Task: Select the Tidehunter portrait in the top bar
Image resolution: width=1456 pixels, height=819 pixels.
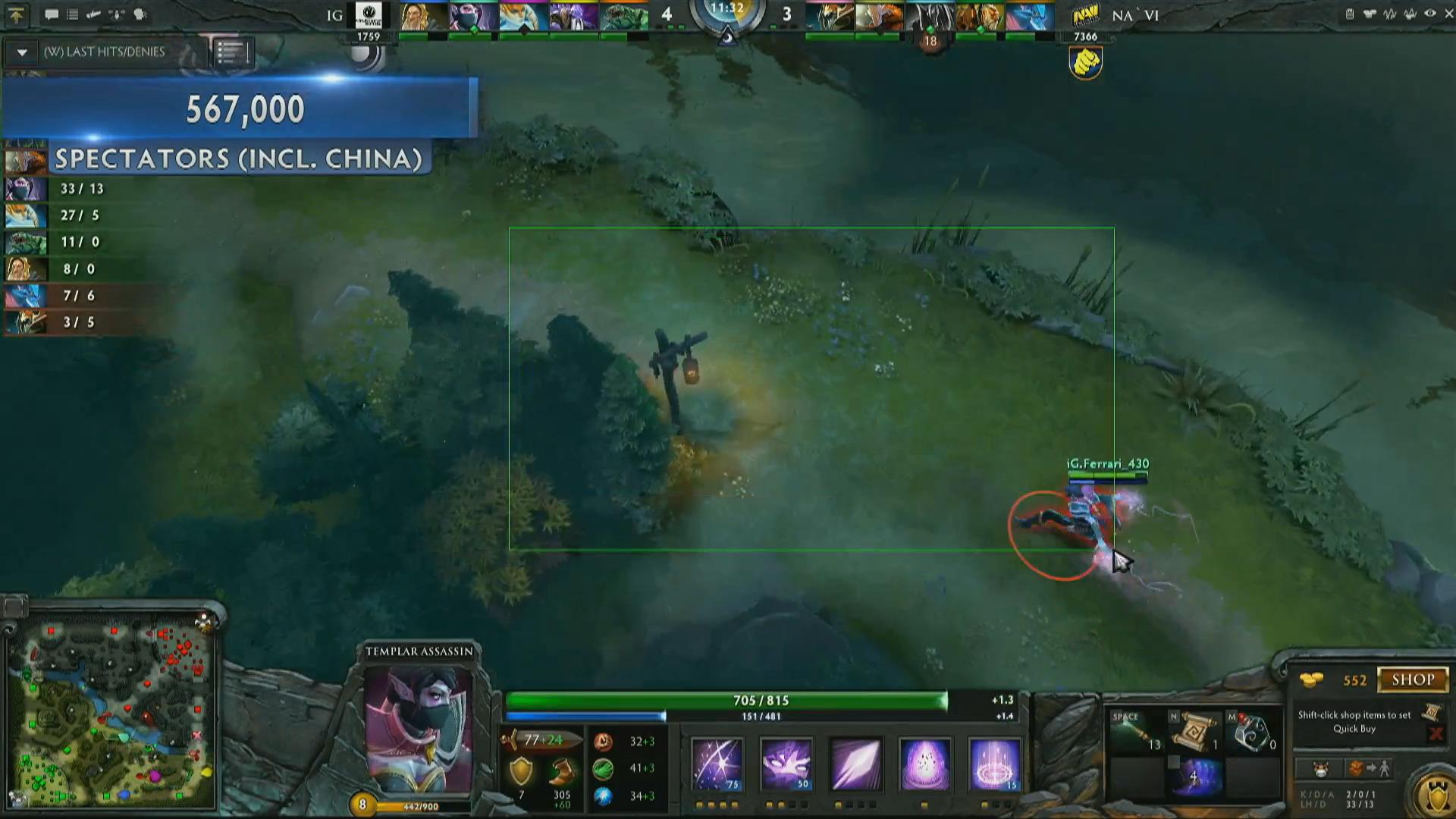Action: click(x=625, y=17)
